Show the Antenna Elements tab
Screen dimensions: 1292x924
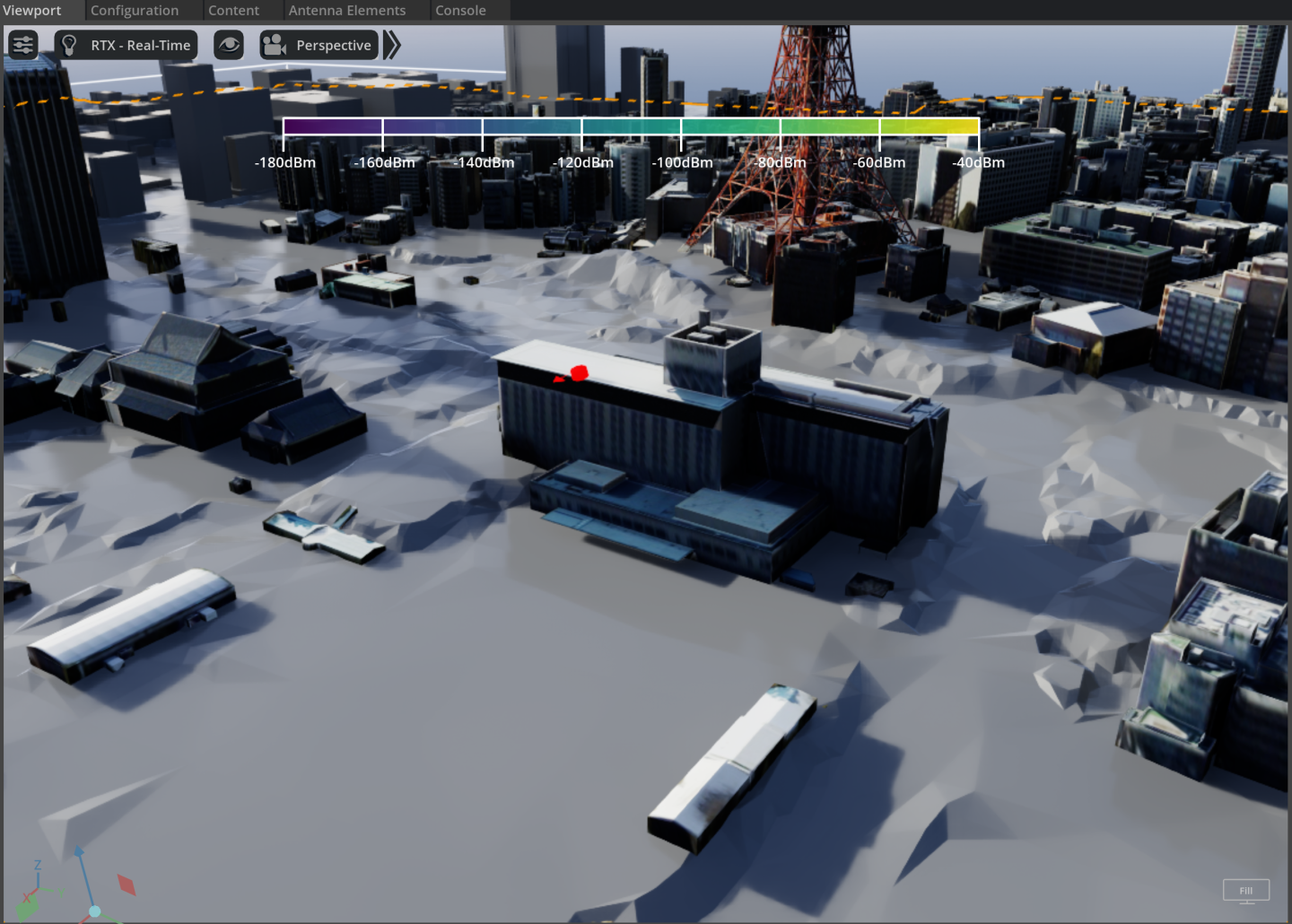(x=347, y=11)
